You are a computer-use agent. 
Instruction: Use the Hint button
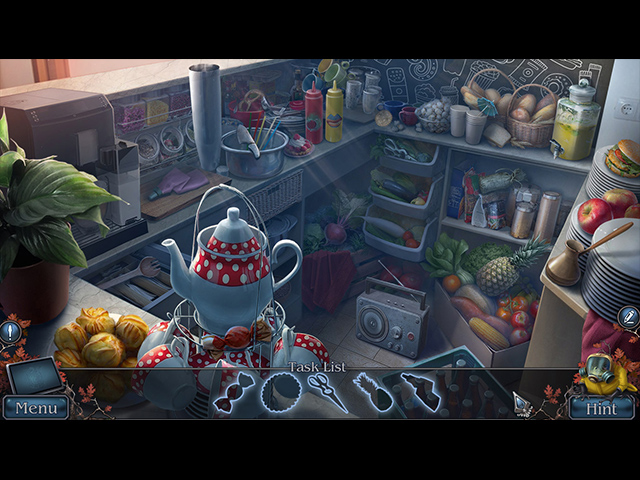click(x=601, y=407)
